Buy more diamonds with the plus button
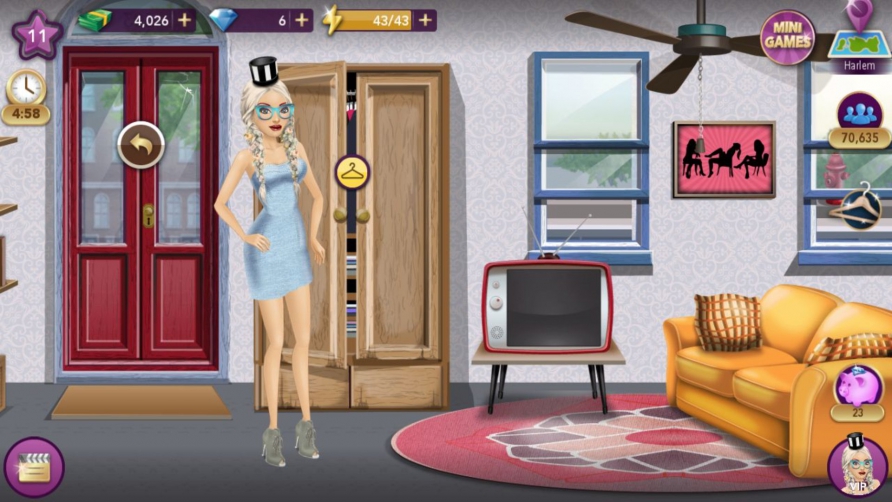This screenshot has height=502, width=892. tap(301, 20)
